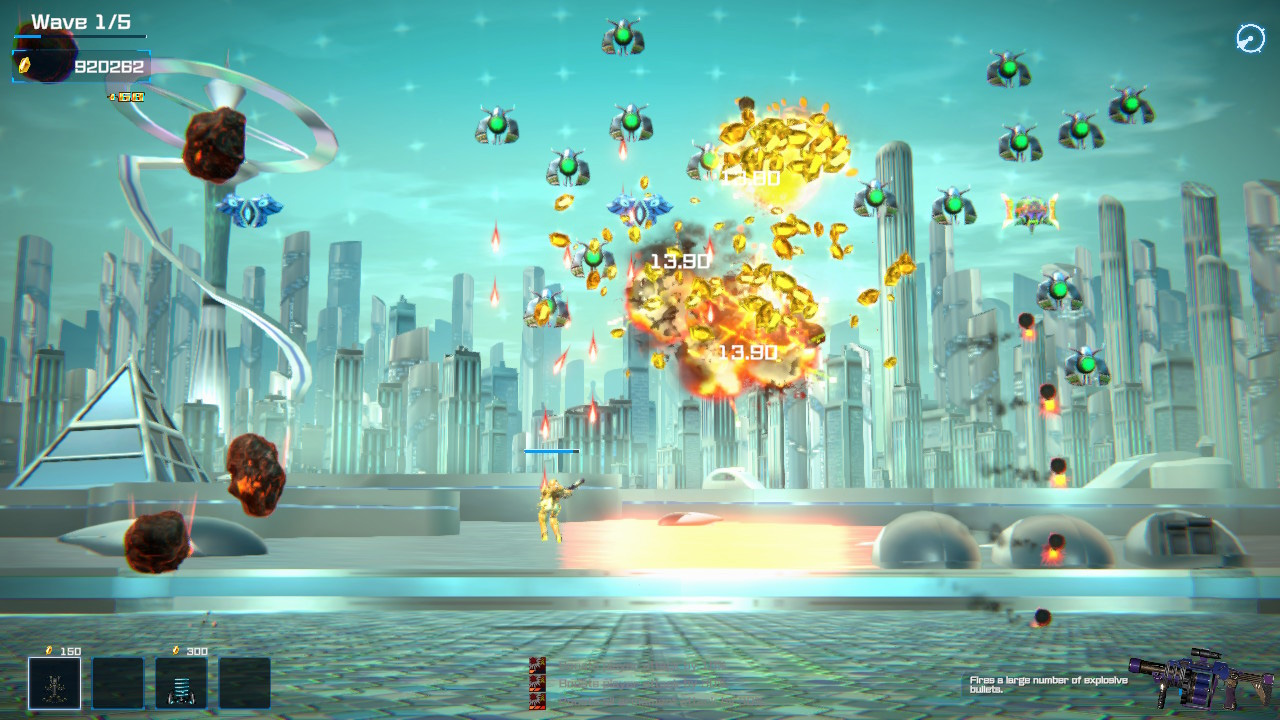This screenshot has width=1280, height=720.
Task: Click the second empty ability slot
Action: [x=118, y=683]
